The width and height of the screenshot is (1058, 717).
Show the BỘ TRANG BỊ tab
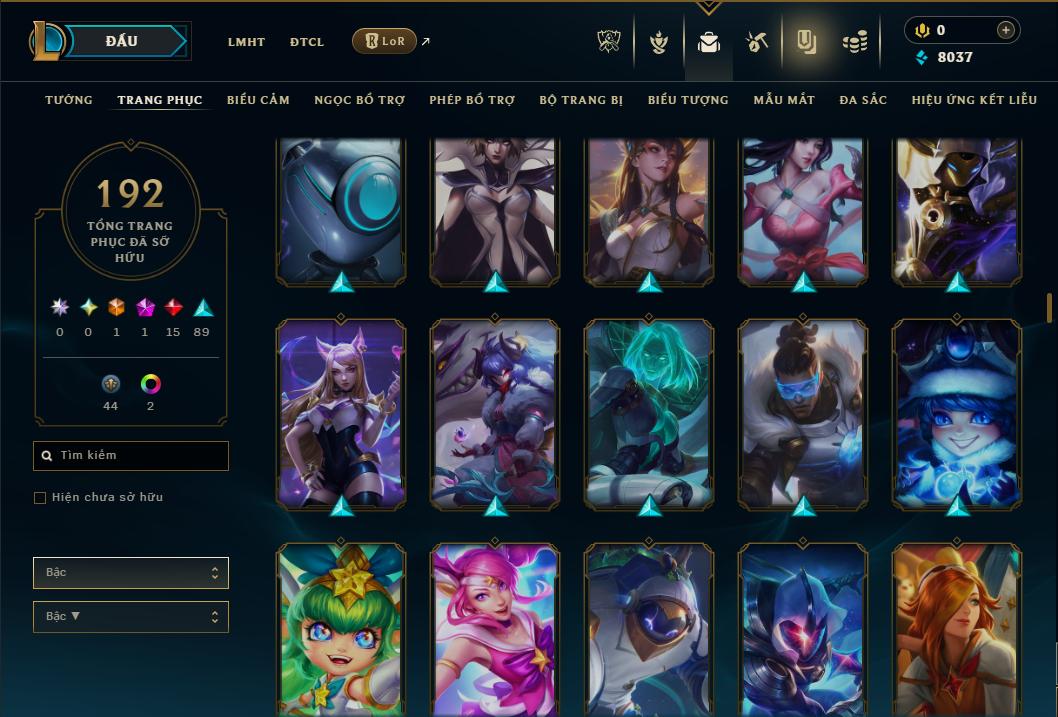(581, 100)
